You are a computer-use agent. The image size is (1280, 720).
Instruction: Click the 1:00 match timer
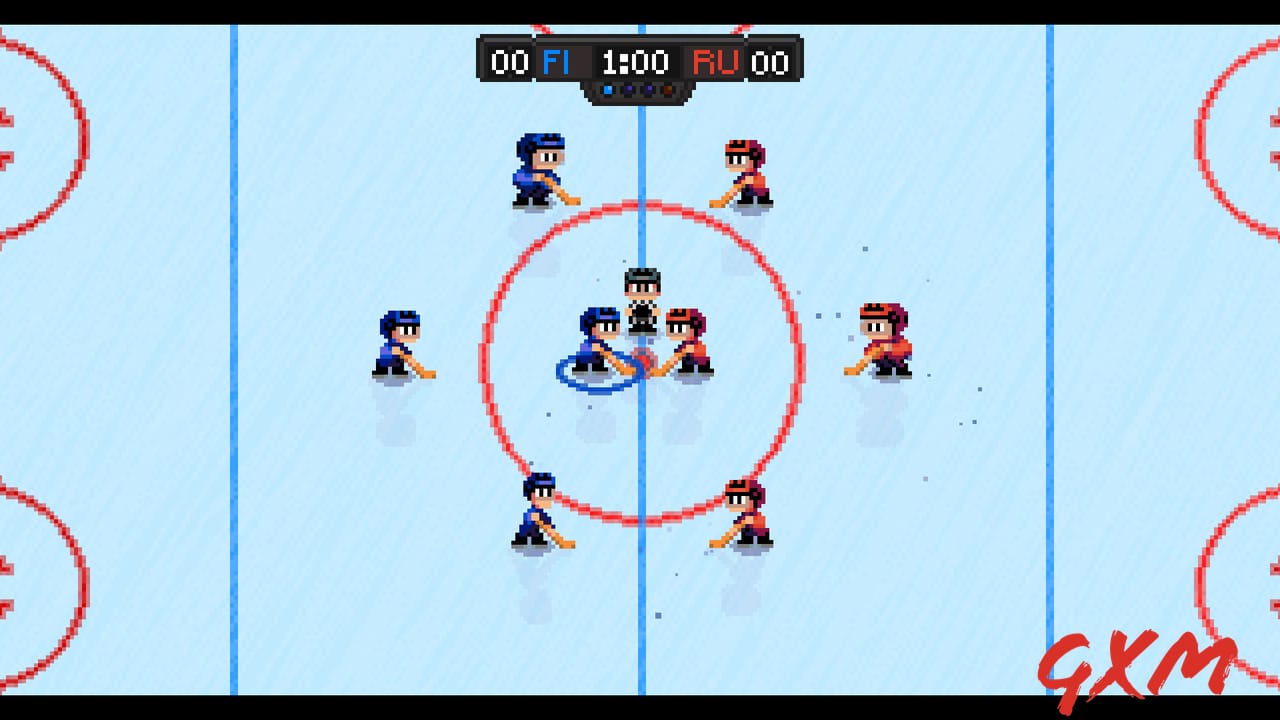pyautogui.click(x=636, y=62)
